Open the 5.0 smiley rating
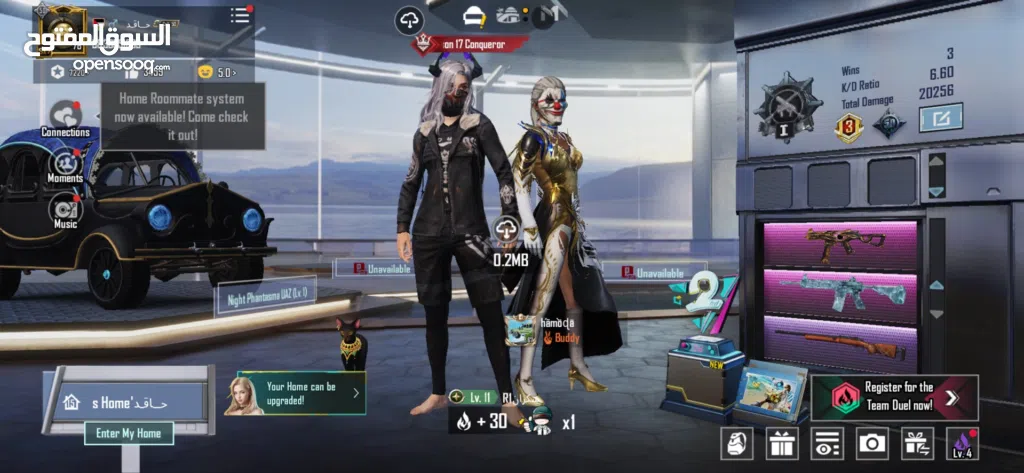 coord(216,71)
